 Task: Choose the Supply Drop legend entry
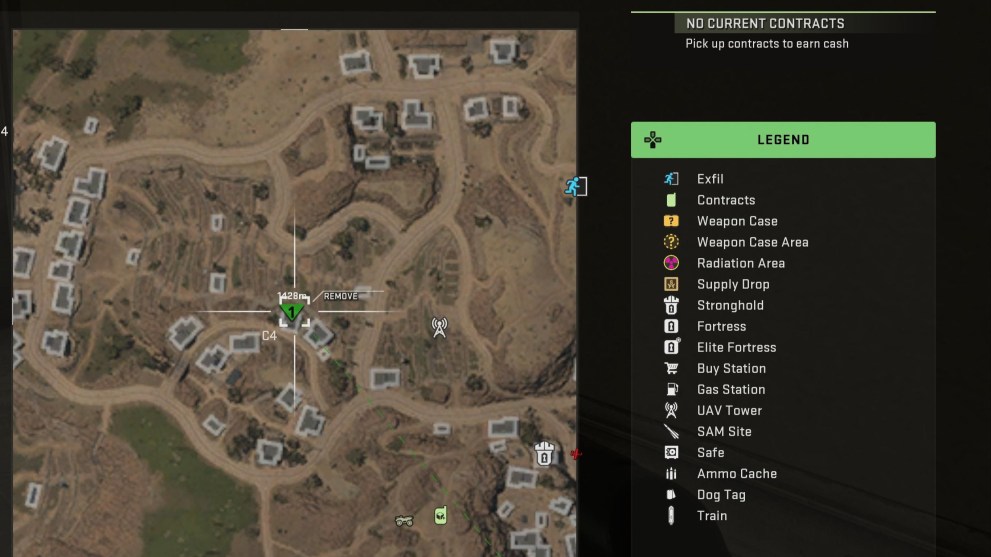pos(733,284)
